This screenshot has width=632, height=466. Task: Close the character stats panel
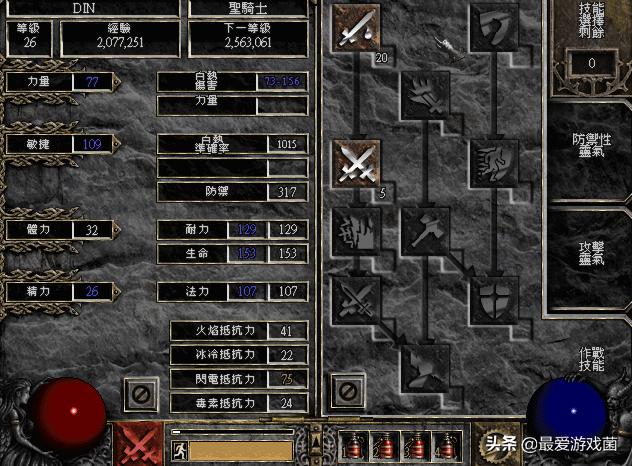click(142, 396)
